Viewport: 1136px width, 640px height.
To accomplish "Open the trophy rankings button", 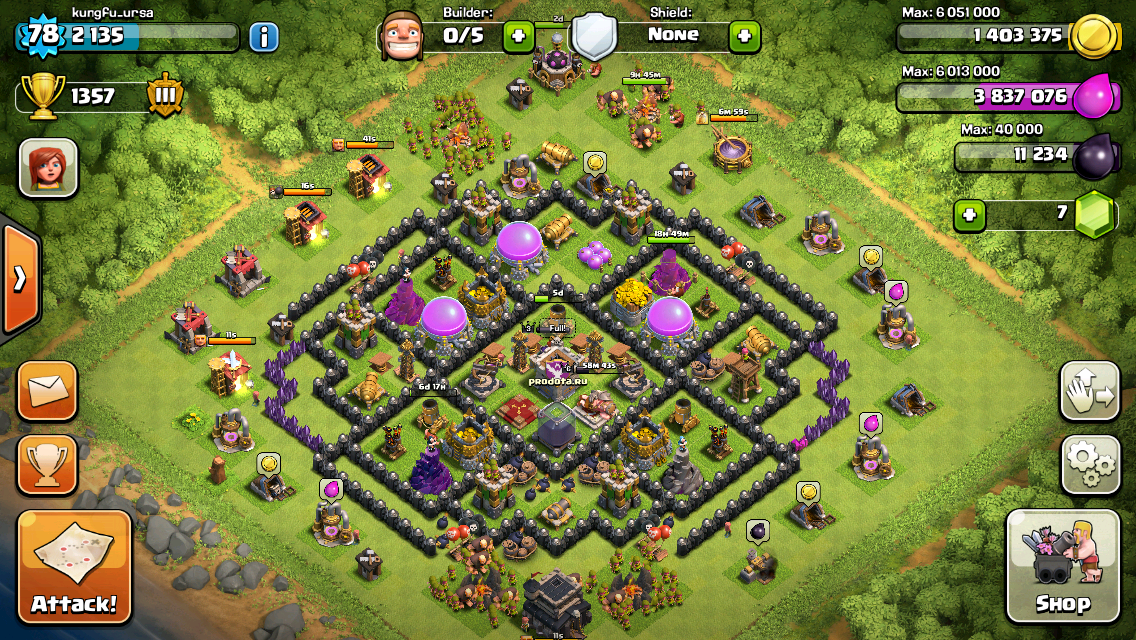I will pos(47,464).
